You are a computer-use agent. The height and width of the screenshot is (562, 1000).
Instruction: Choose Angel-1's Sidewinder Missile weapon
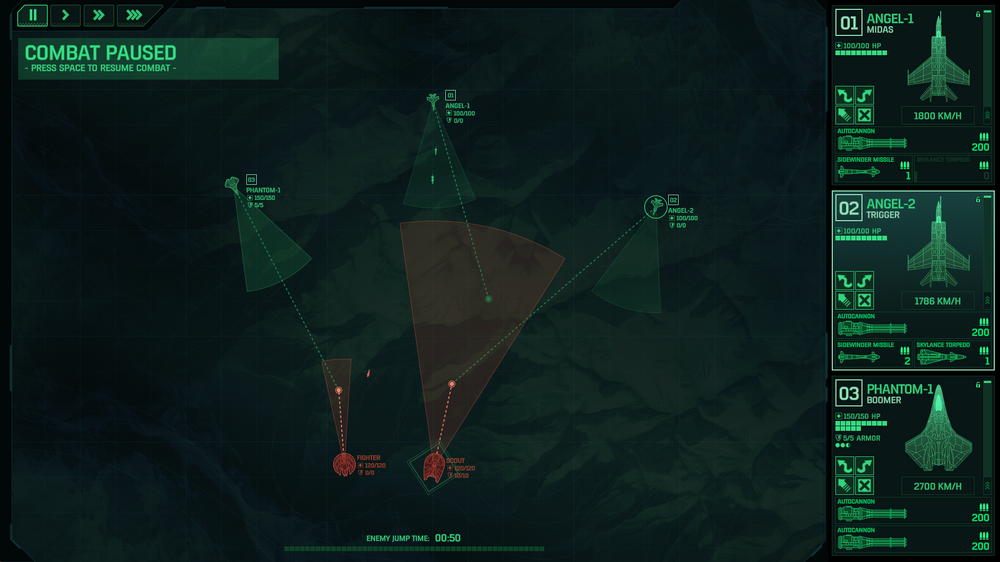[x=873, y=170]
